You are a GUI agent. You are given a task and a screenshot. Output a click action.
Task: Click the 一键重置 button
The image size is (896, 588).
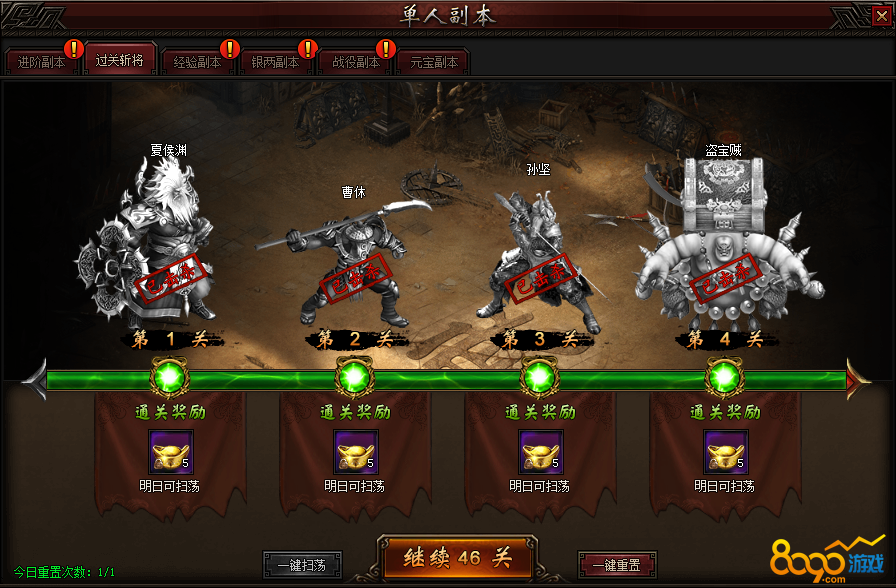[616, 565]
